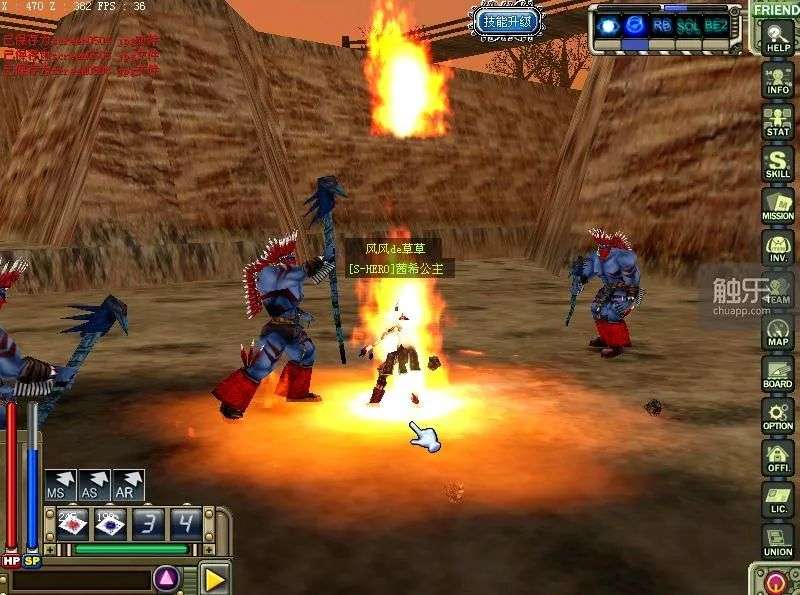Show the character INFO window

[777, 79]
